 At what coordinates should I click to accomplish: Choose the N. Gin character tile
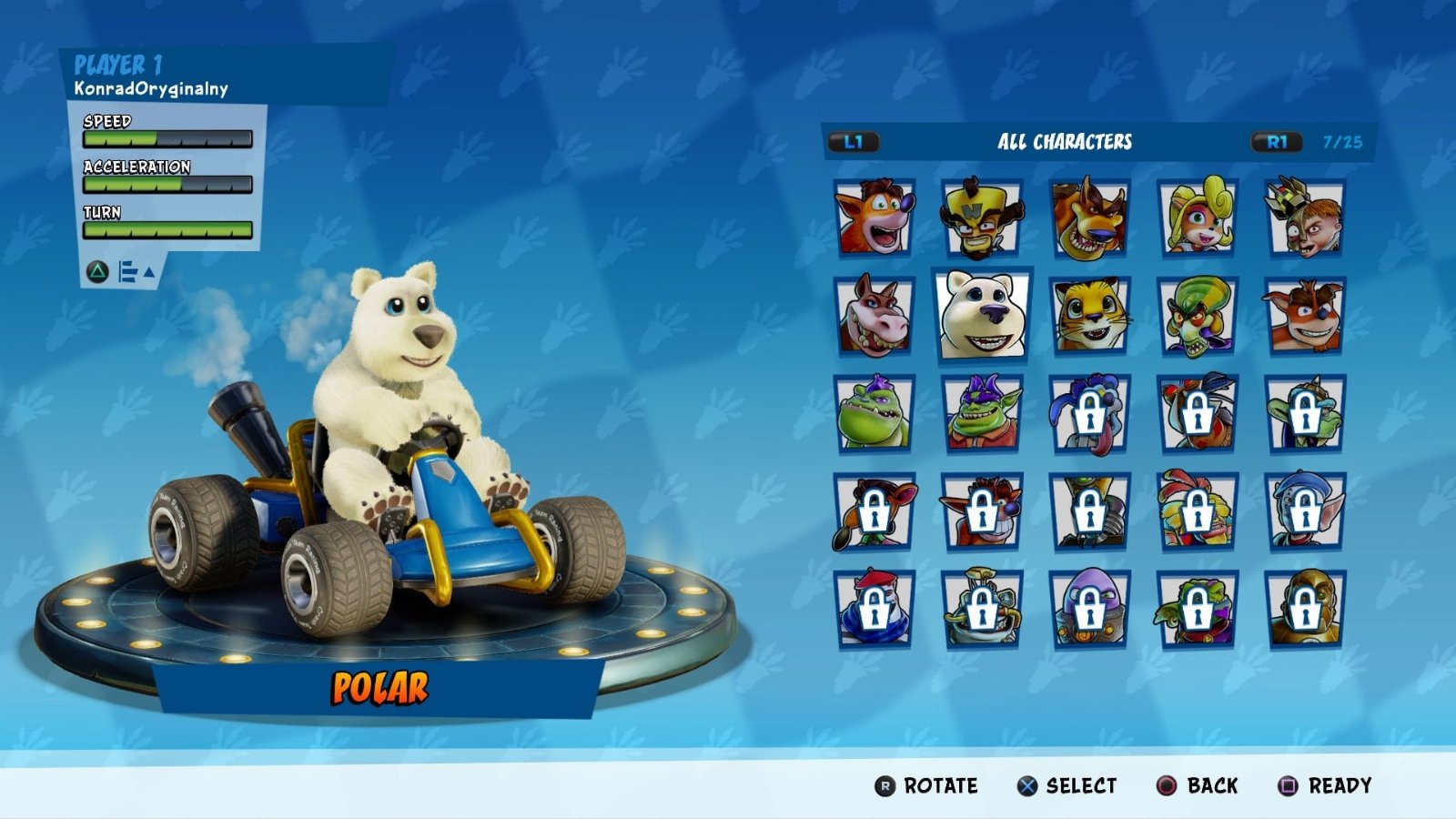click(1305, 217)
